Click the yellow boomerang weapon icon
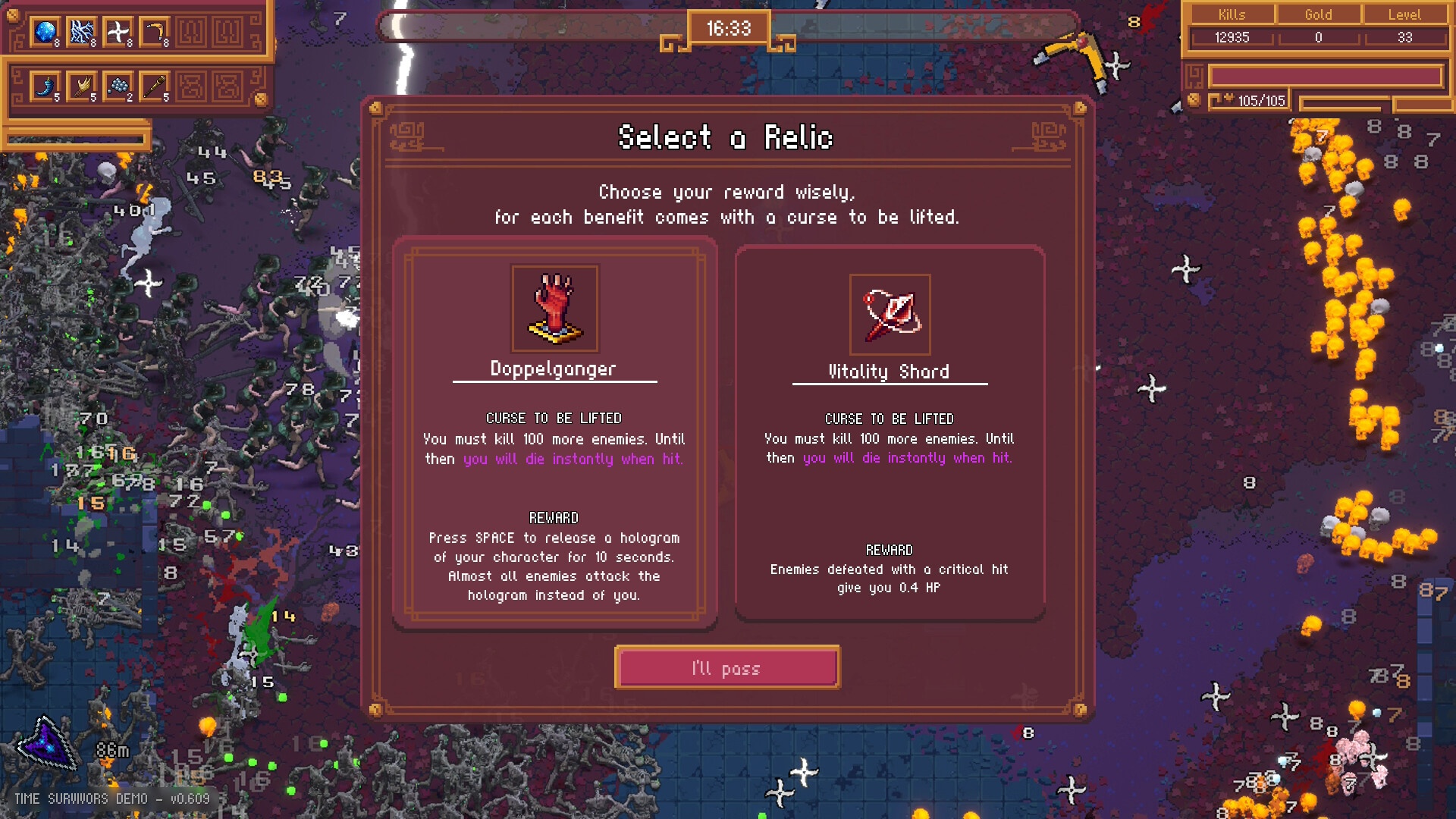Screen dimensions: 1456x819 (x=155, y=33)
